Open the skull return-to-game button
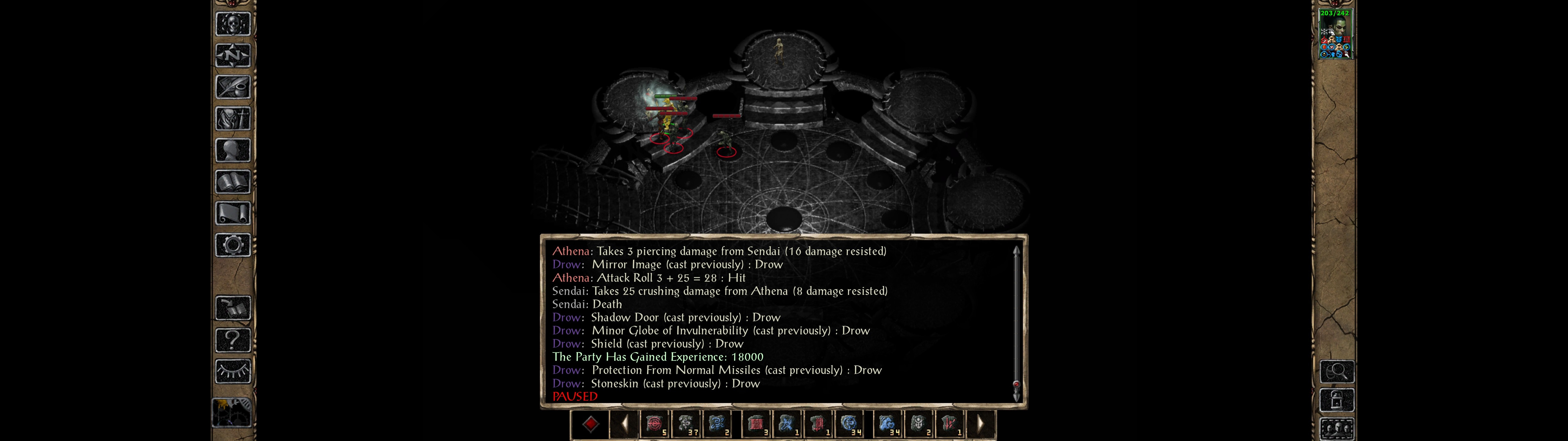1568x441 pixels. [x=233, y=24]
